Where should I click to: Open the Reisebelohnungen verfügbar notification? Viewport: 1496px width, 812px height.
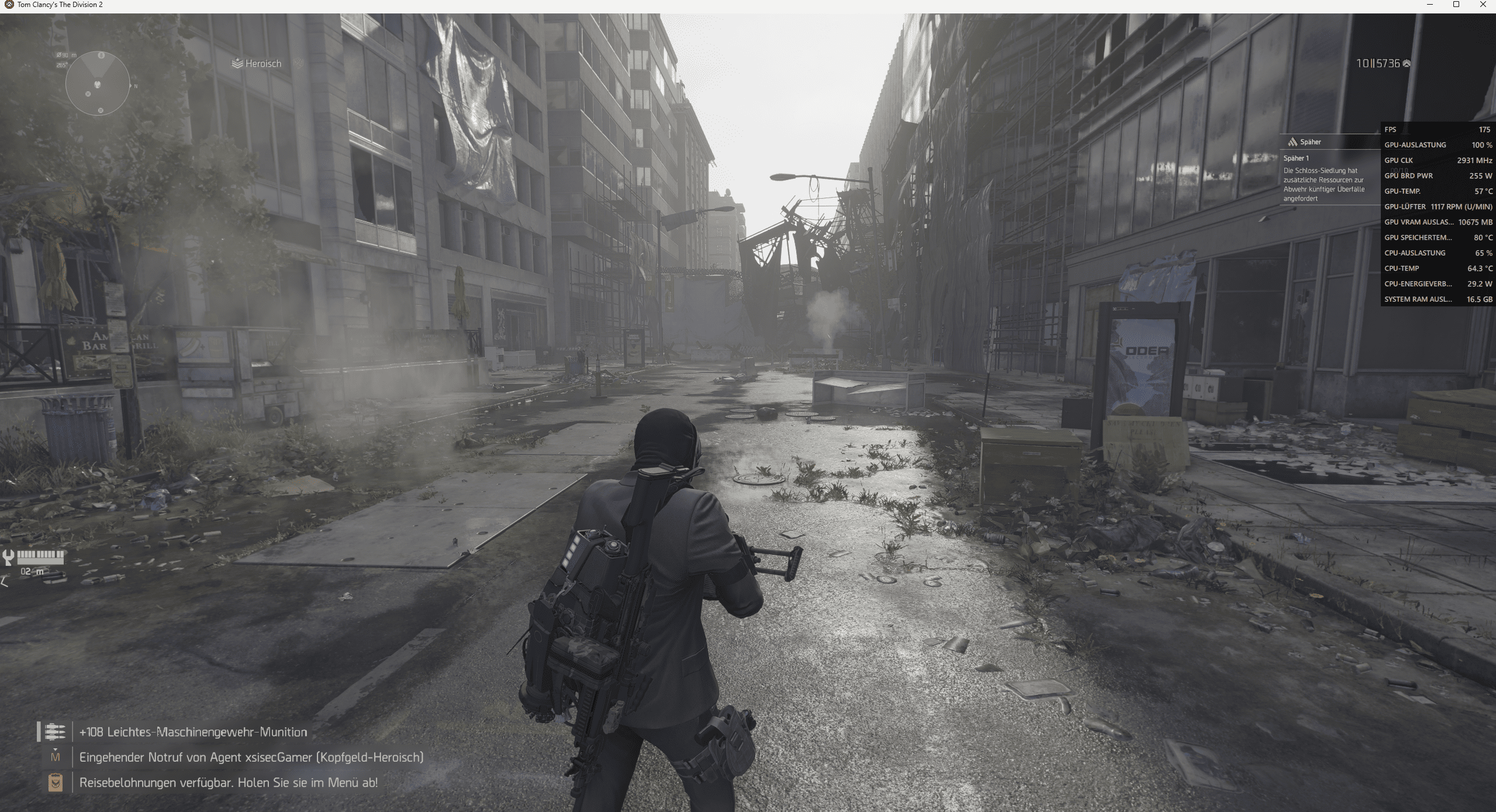point(228,782)
